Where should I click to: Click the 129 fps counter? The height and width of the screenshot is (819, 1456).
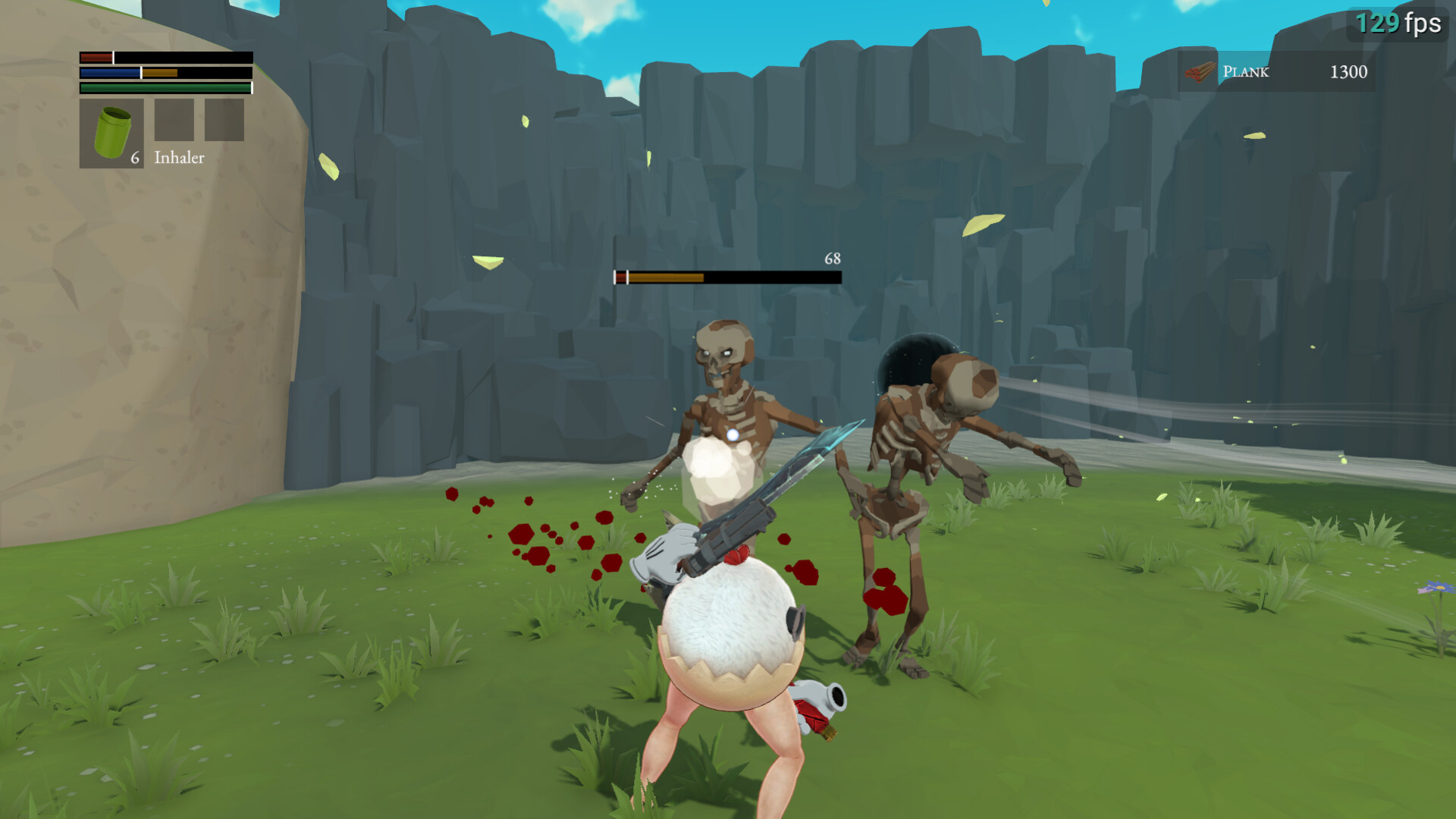click(x=1398, y=24)
